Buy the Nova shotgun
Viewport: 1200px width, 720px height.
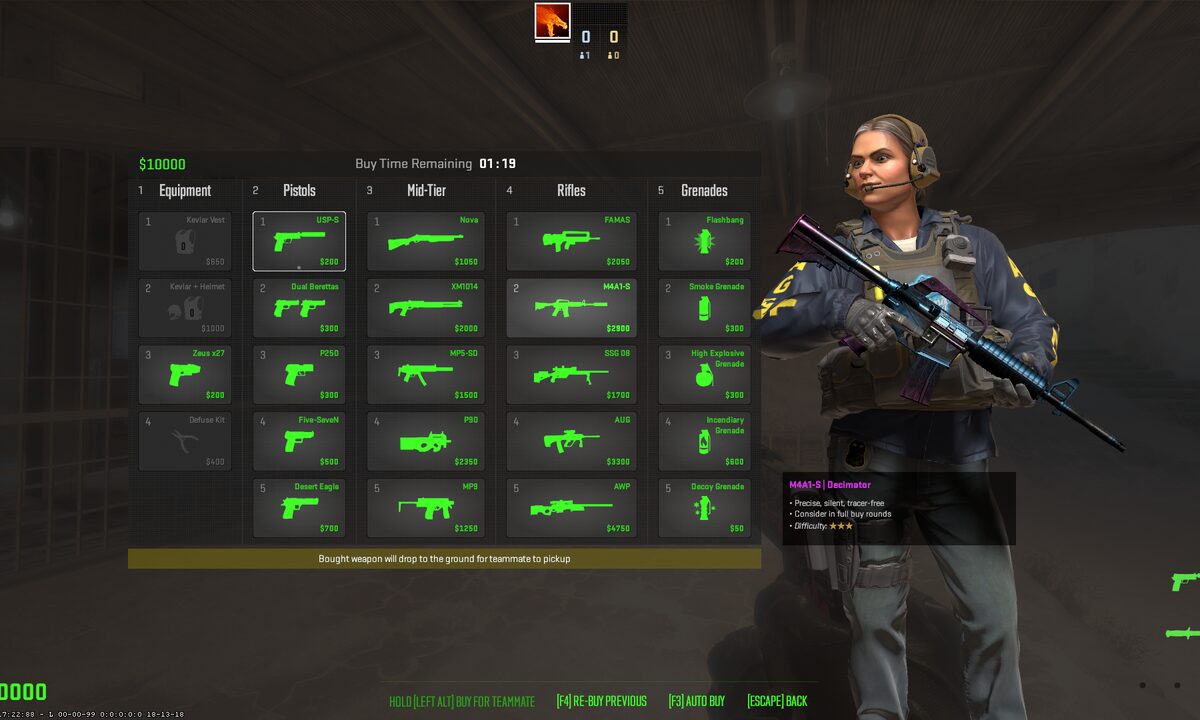426,241
